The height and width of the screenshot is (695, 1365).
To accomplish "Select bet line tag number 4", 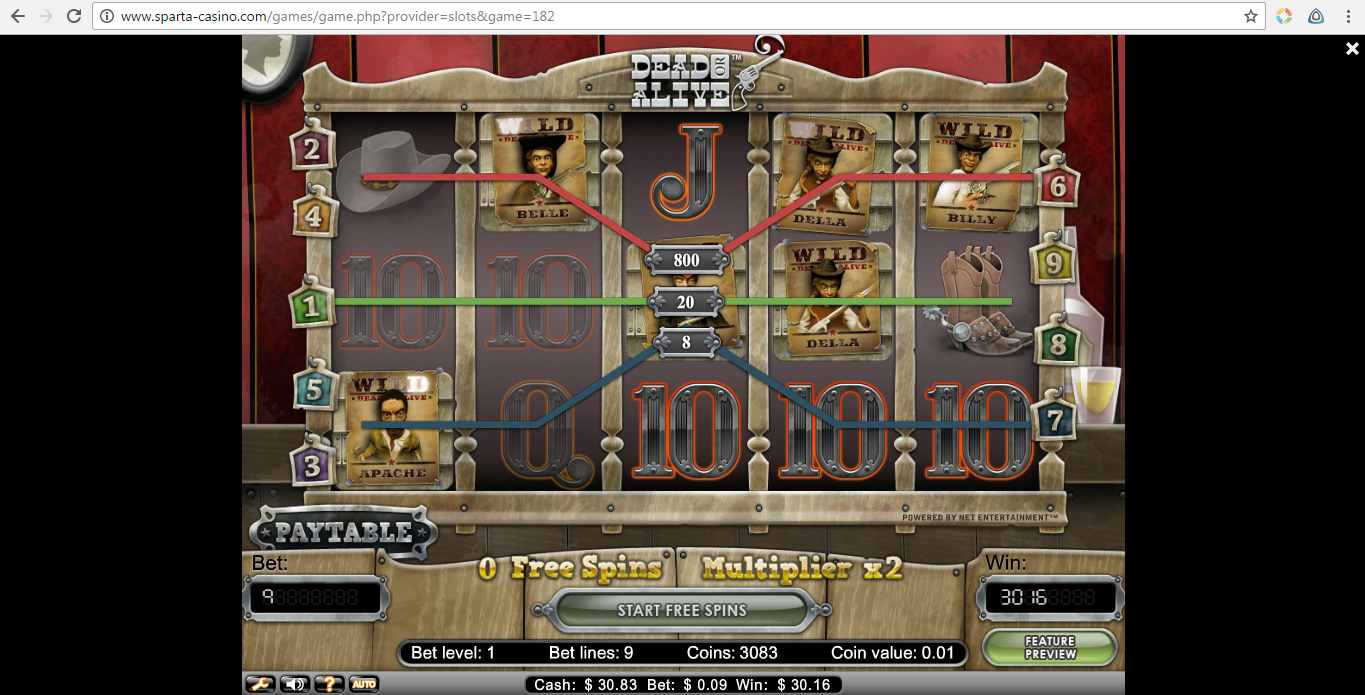I will click(x=314, y=215).
